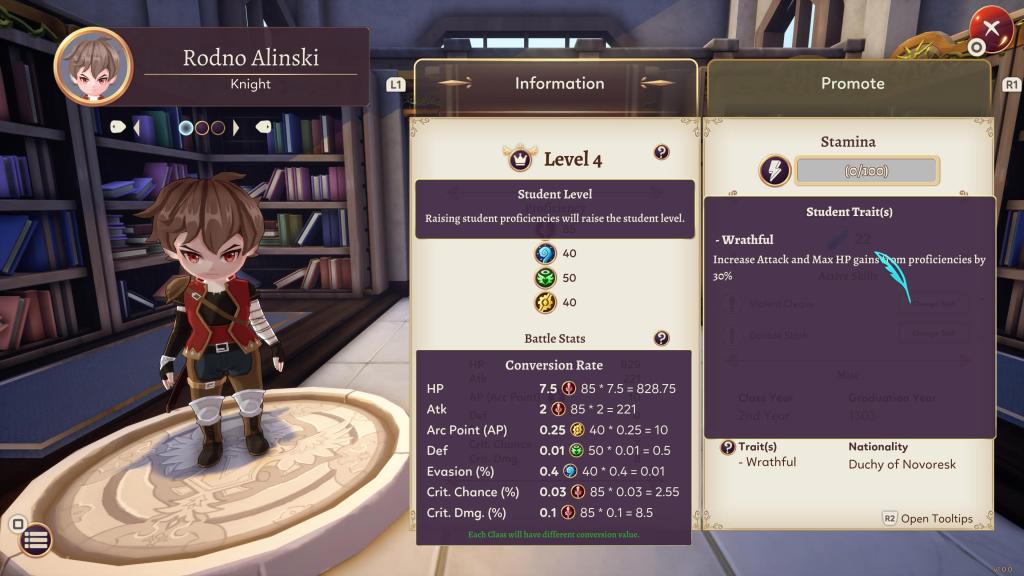Open the hamburger menu button

pos(35,540)
